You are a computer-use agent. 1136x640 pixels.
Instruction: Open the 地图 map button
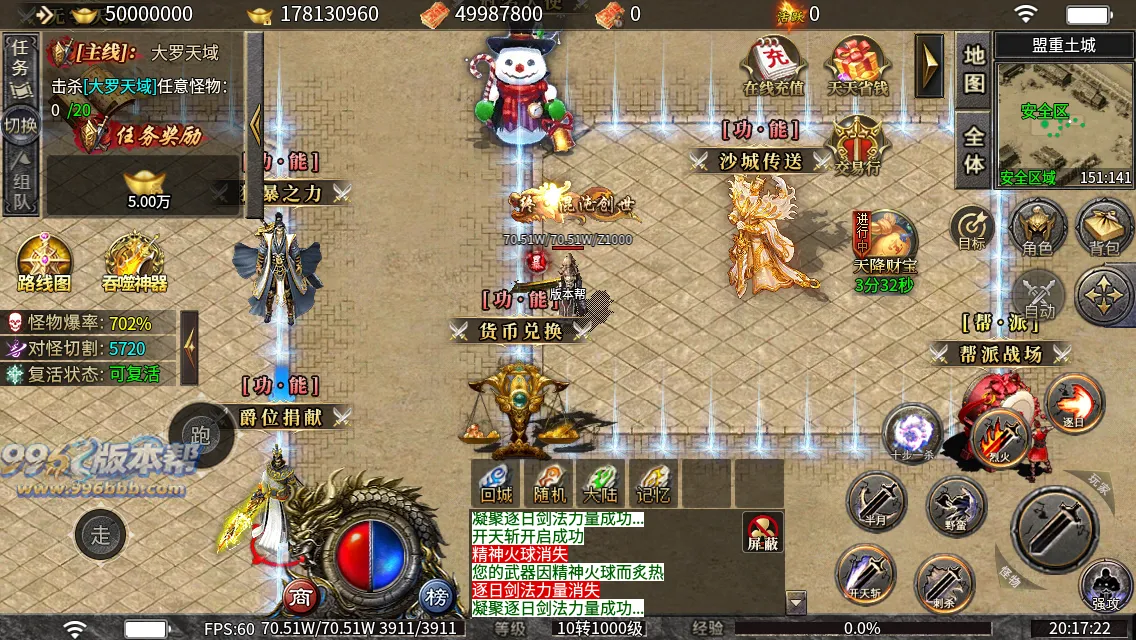click(x=974, y=69)
